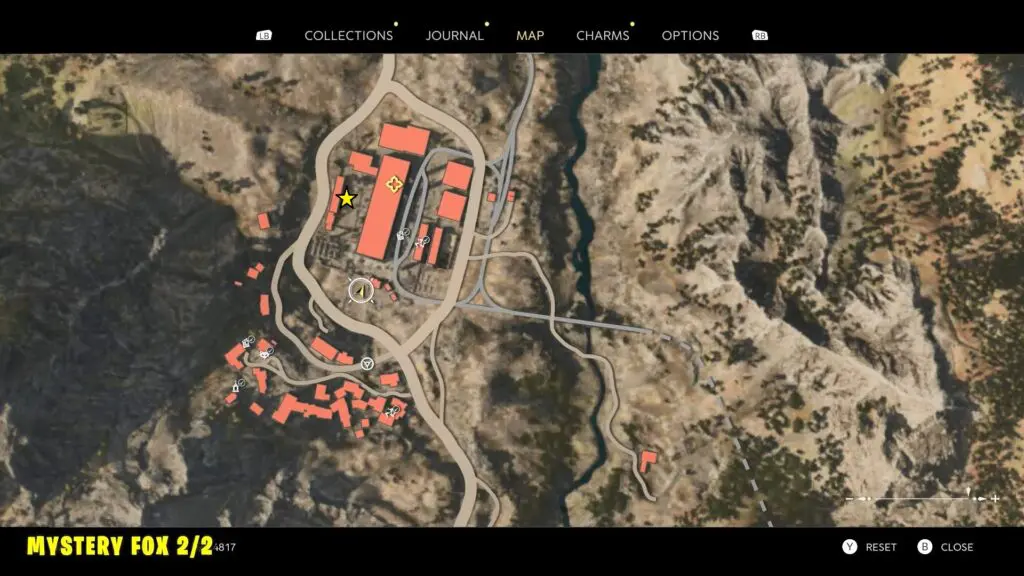Open the Collections tab

pyautogui.click(x=348, y=35)
